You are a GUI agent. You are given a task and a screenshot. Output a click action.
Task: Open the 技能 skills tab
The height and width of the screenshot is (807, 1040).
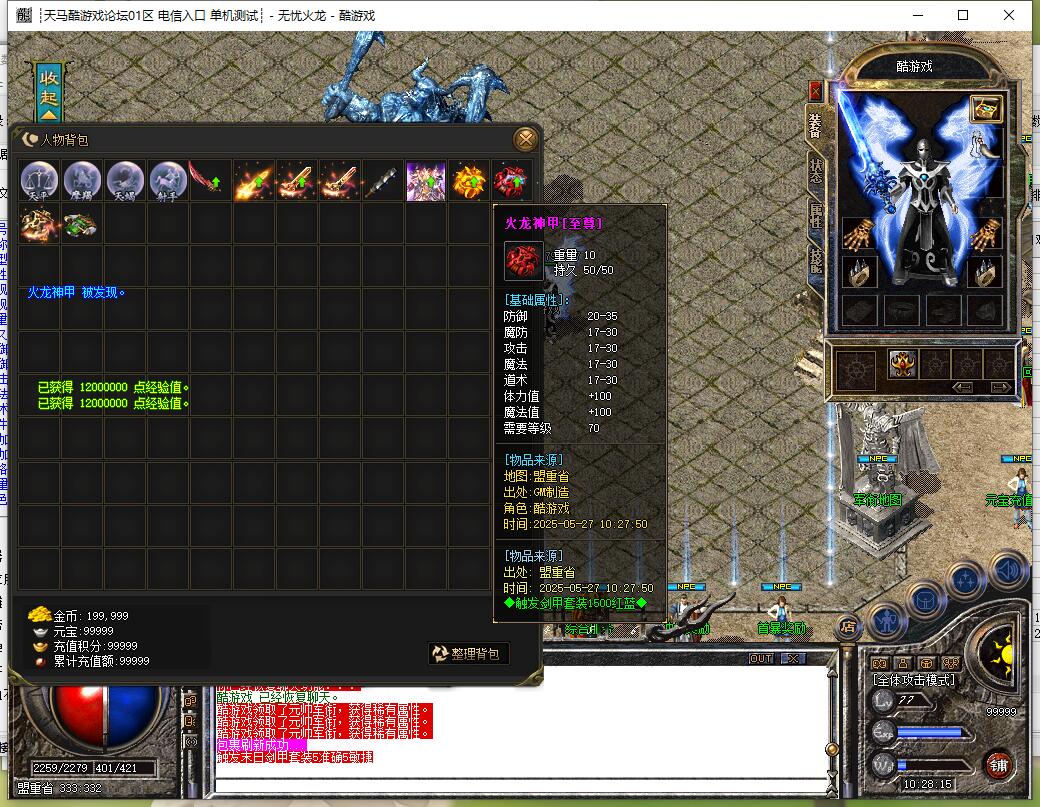816,260
